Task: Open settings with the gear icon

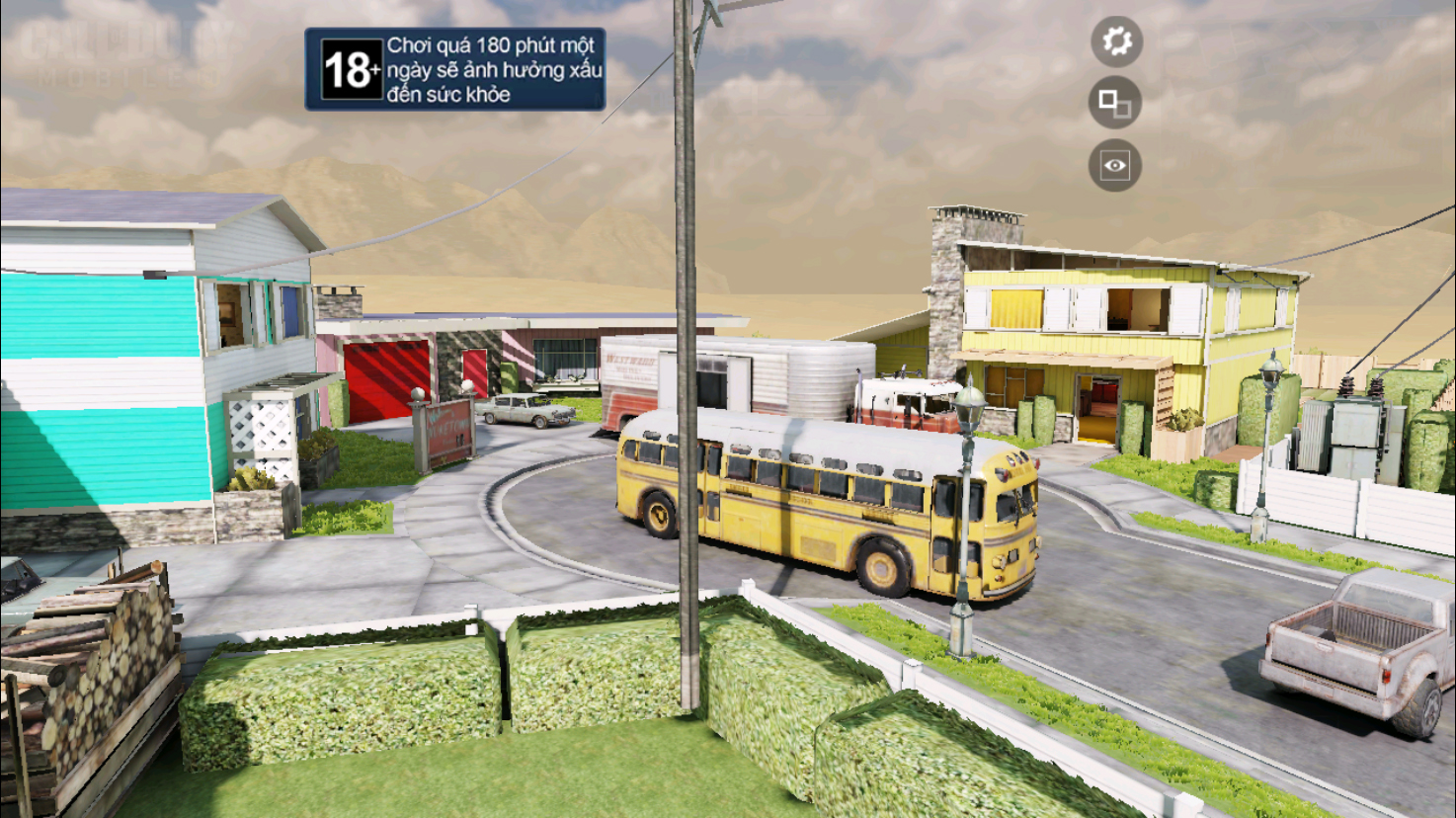Action: pos(1116,41)
